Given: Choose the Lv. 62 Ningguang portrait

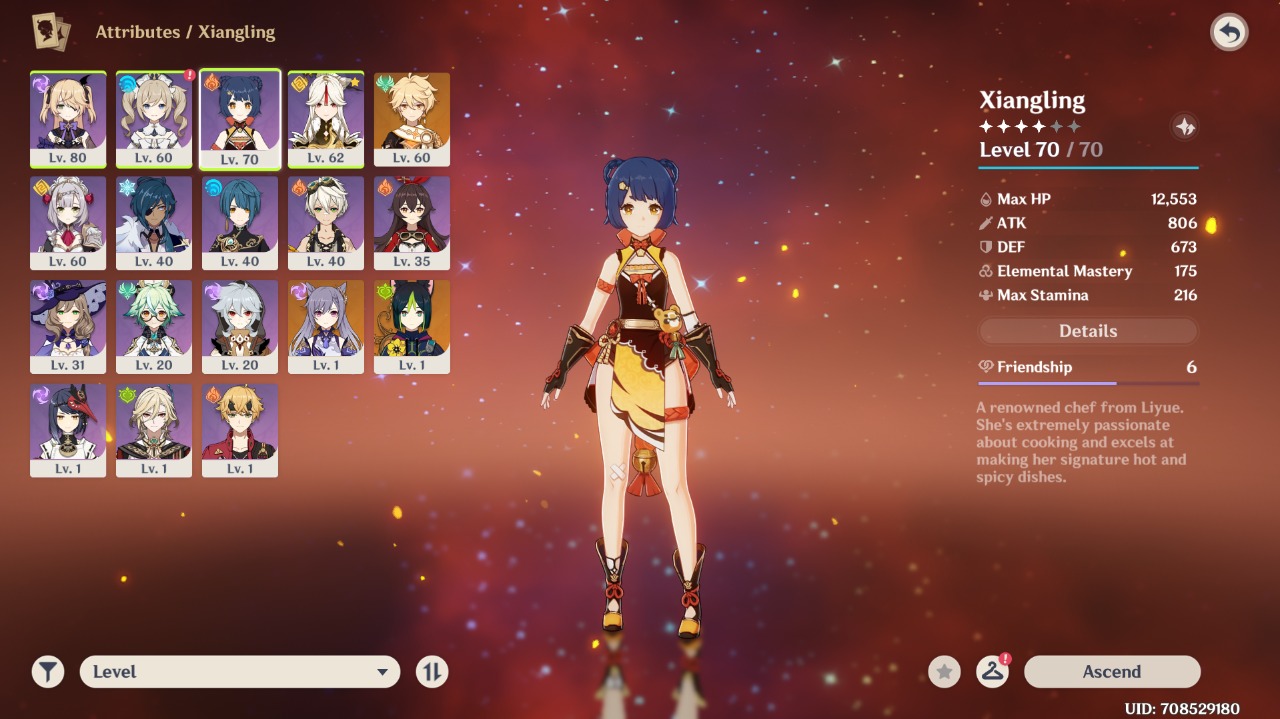Looking at the screenshot, I should pos(326,118).
